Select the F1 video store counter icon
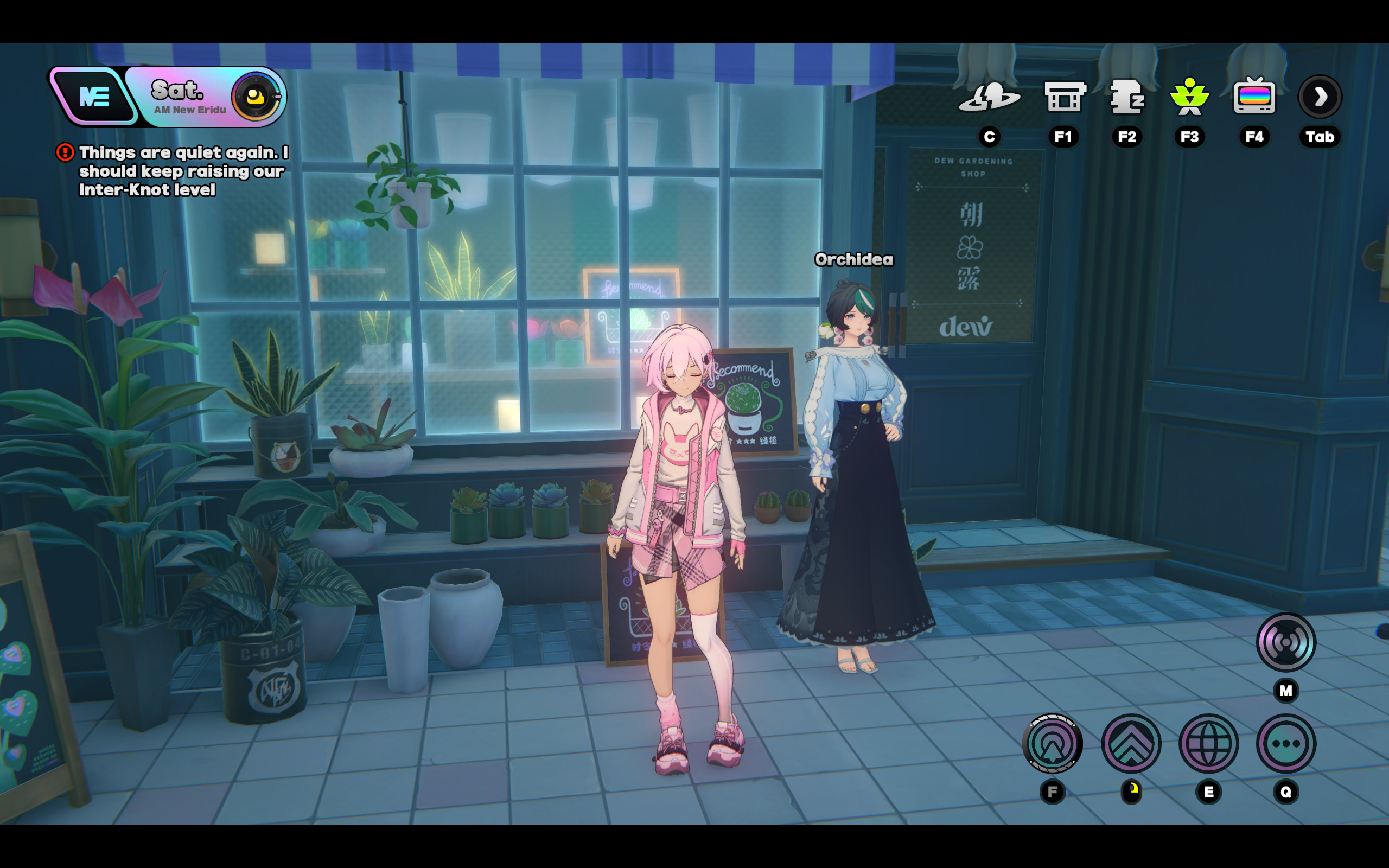This screenshot has width=1389, height=868. click(1063, 98)
